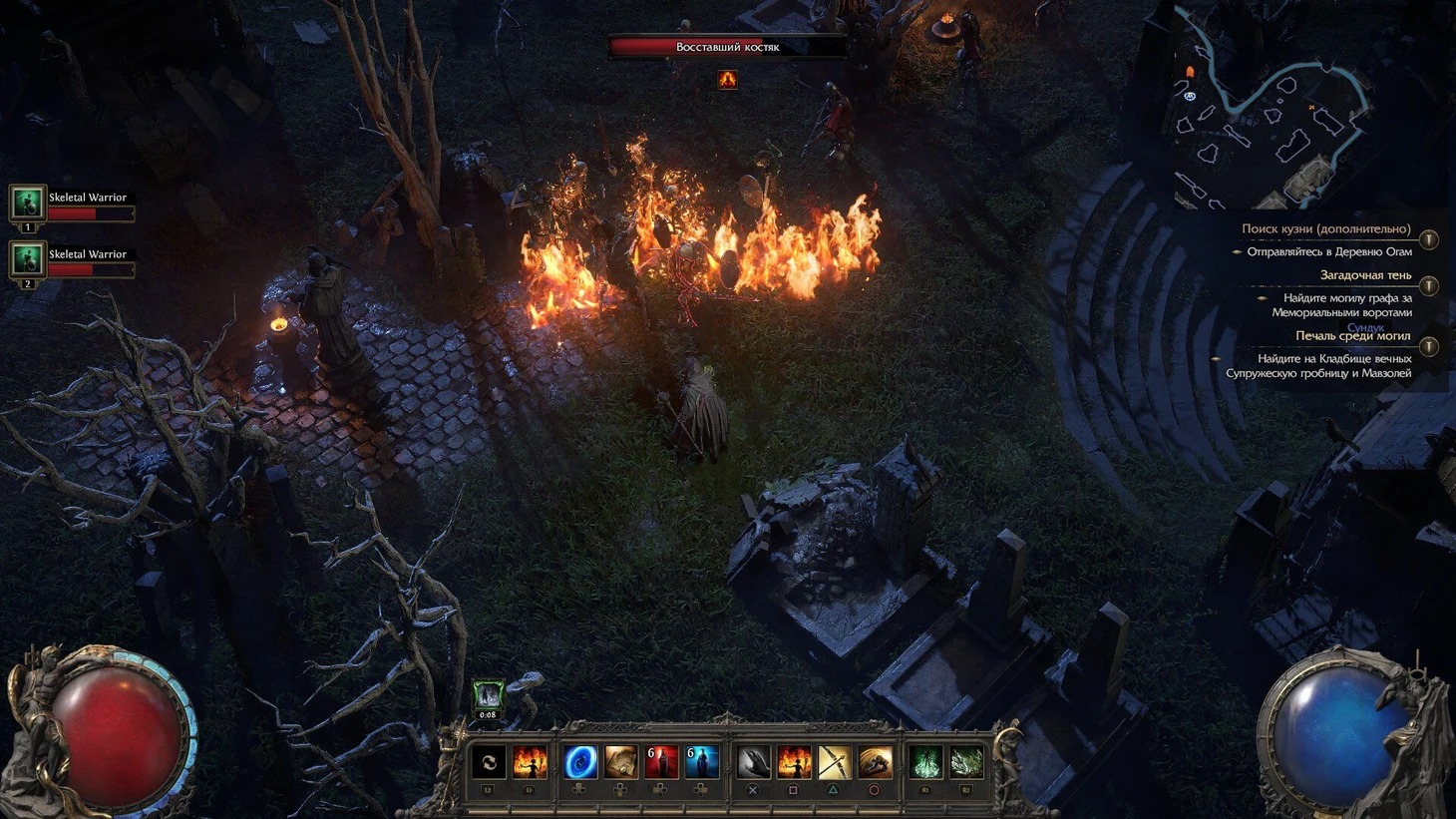Cast the green bone claw skill

(x=966, y=763)
